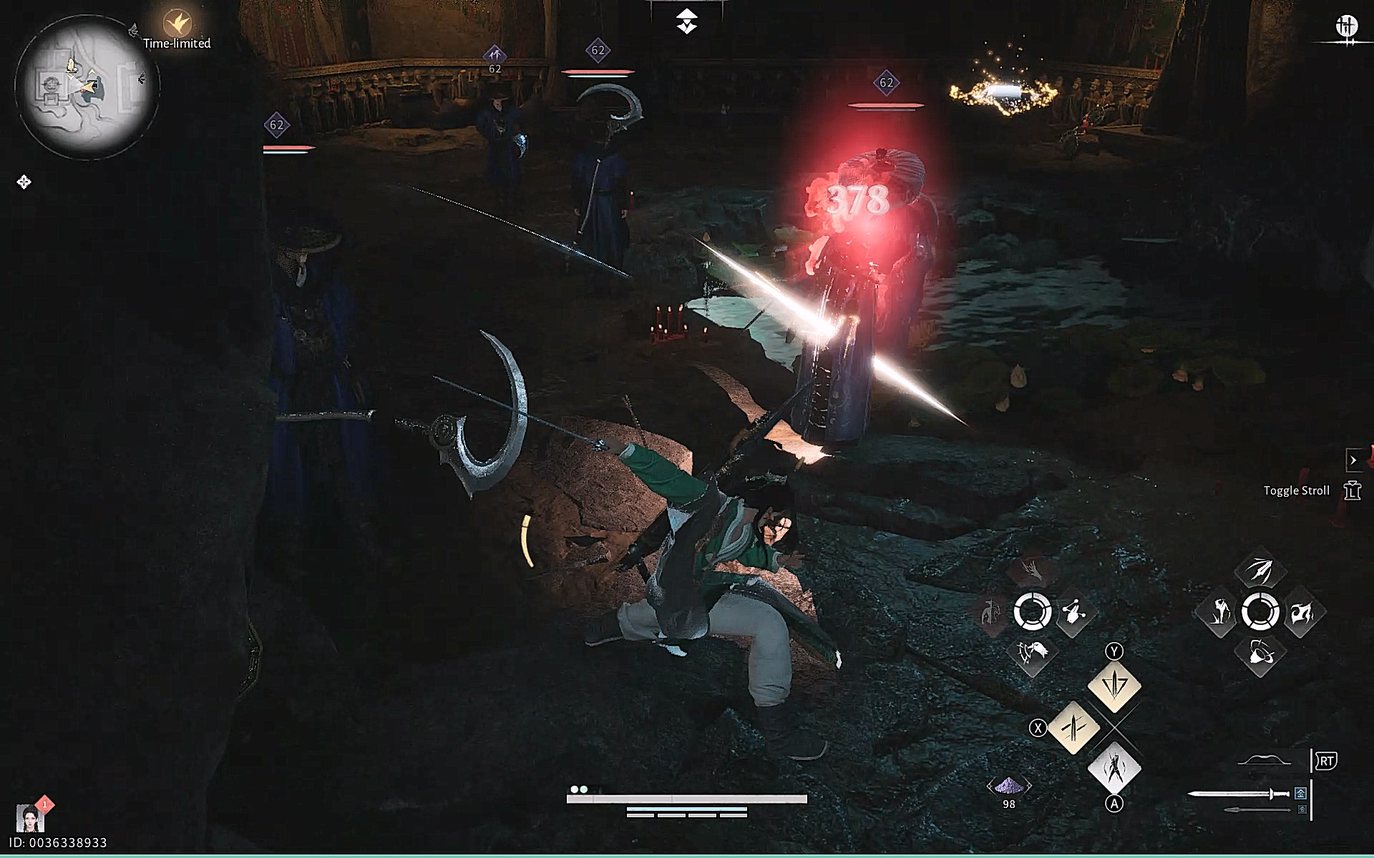Toggle Stroll mode
The width and height of the screenshot is (1374, 858).
(1352, 490)
